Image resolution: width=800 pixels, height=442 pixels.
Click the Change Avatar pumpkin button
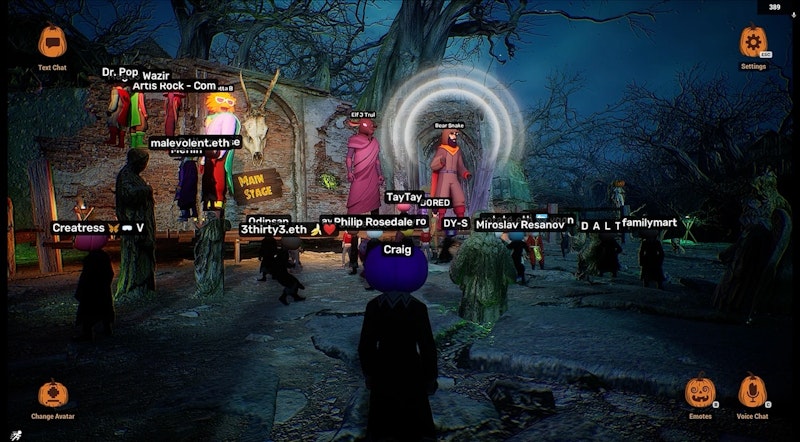tap(53, 393)
